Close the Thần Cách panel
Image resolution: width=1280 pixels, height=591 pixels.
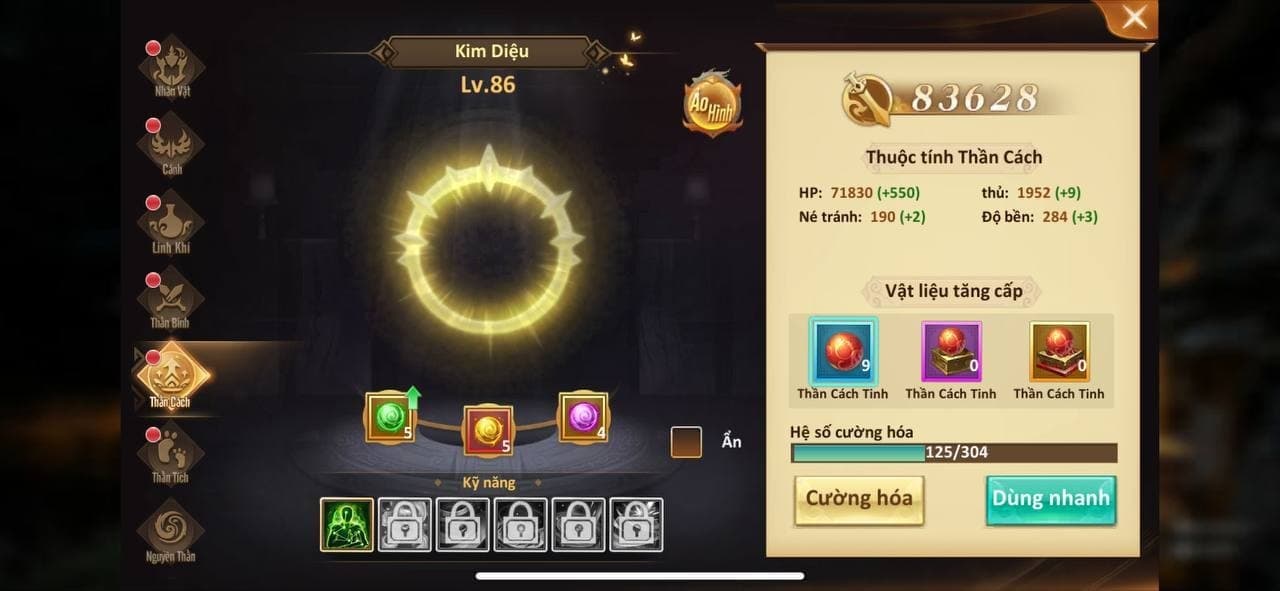[1134, 19]
